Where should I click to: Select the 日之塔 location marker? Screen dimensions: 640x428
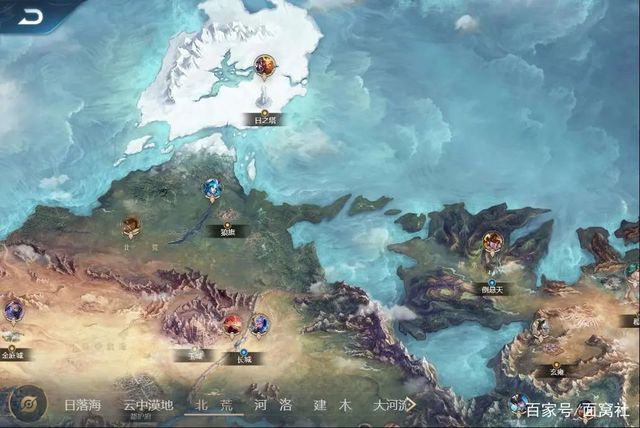click(264, 120)
